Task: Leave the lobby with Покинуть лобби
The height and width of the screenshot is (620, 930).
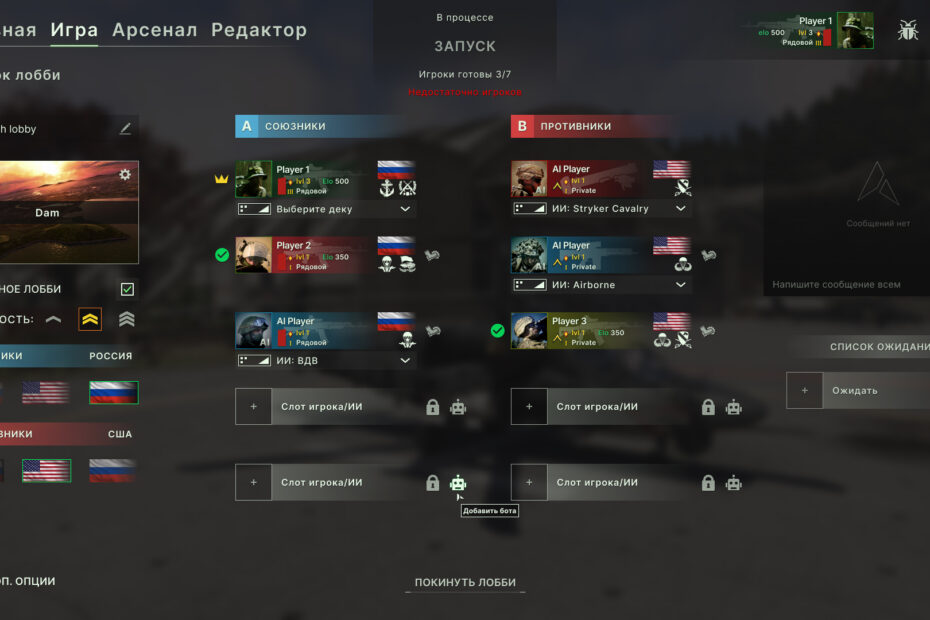Action: [465, 583]
